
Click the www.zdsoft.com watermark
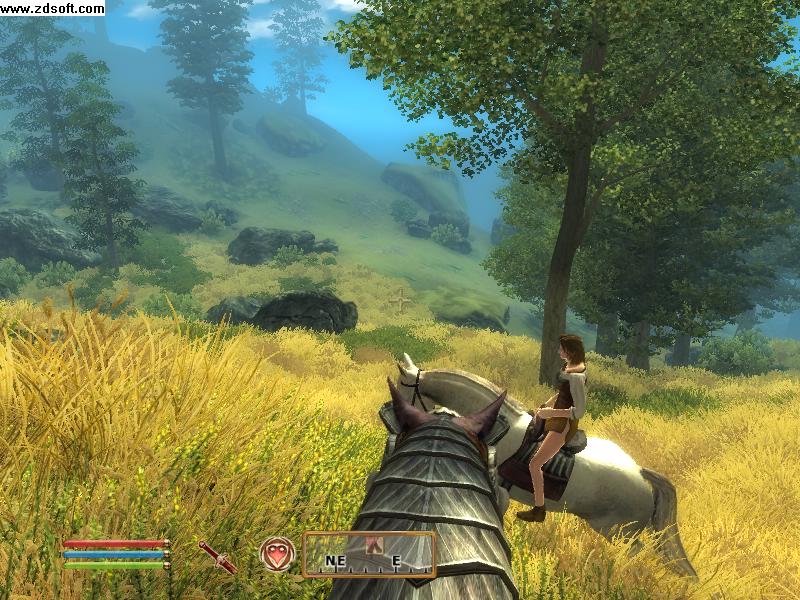tap(52, 8)
